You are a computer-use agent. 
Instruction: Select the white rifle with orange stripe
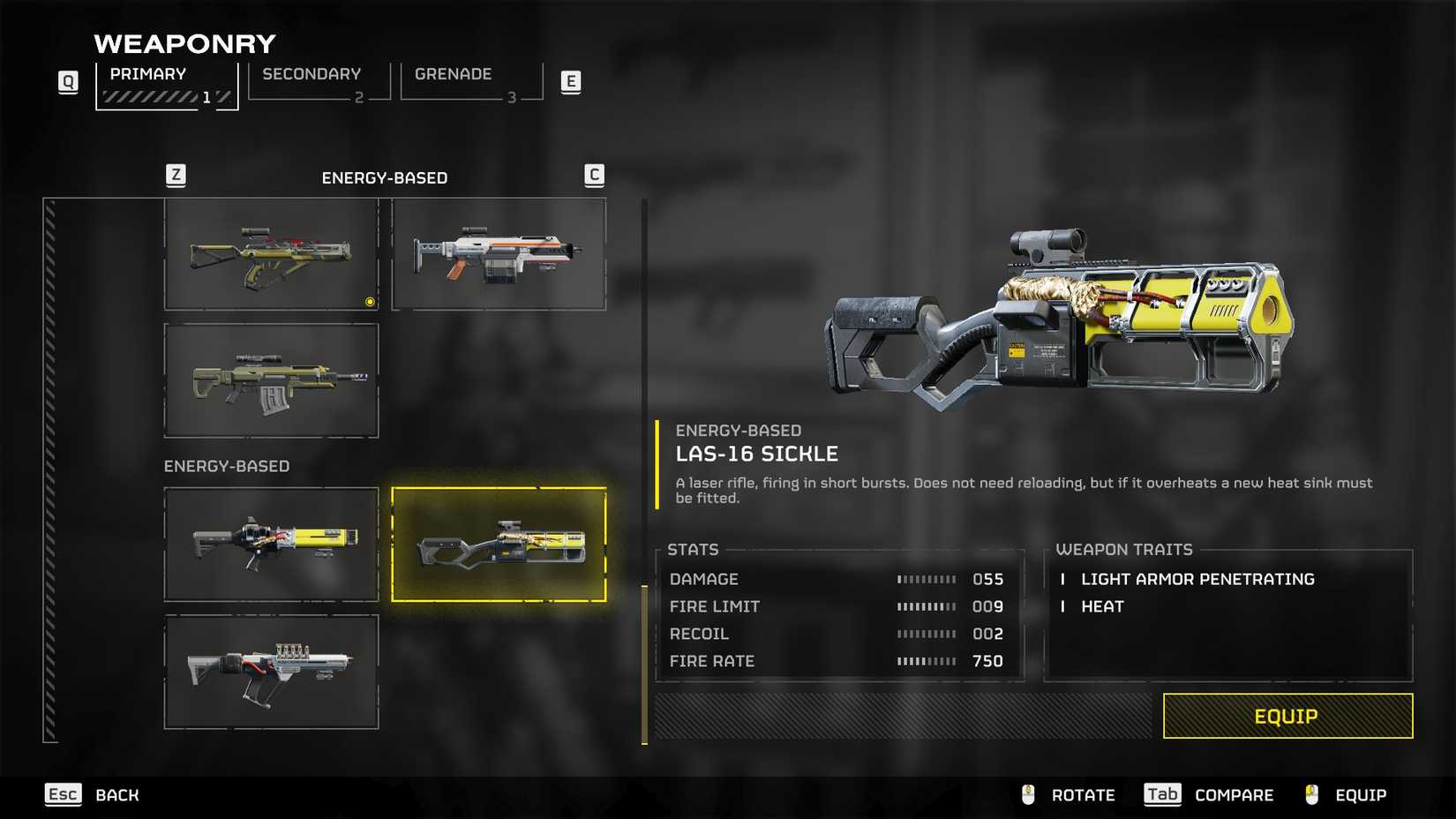tap(499, 254)
